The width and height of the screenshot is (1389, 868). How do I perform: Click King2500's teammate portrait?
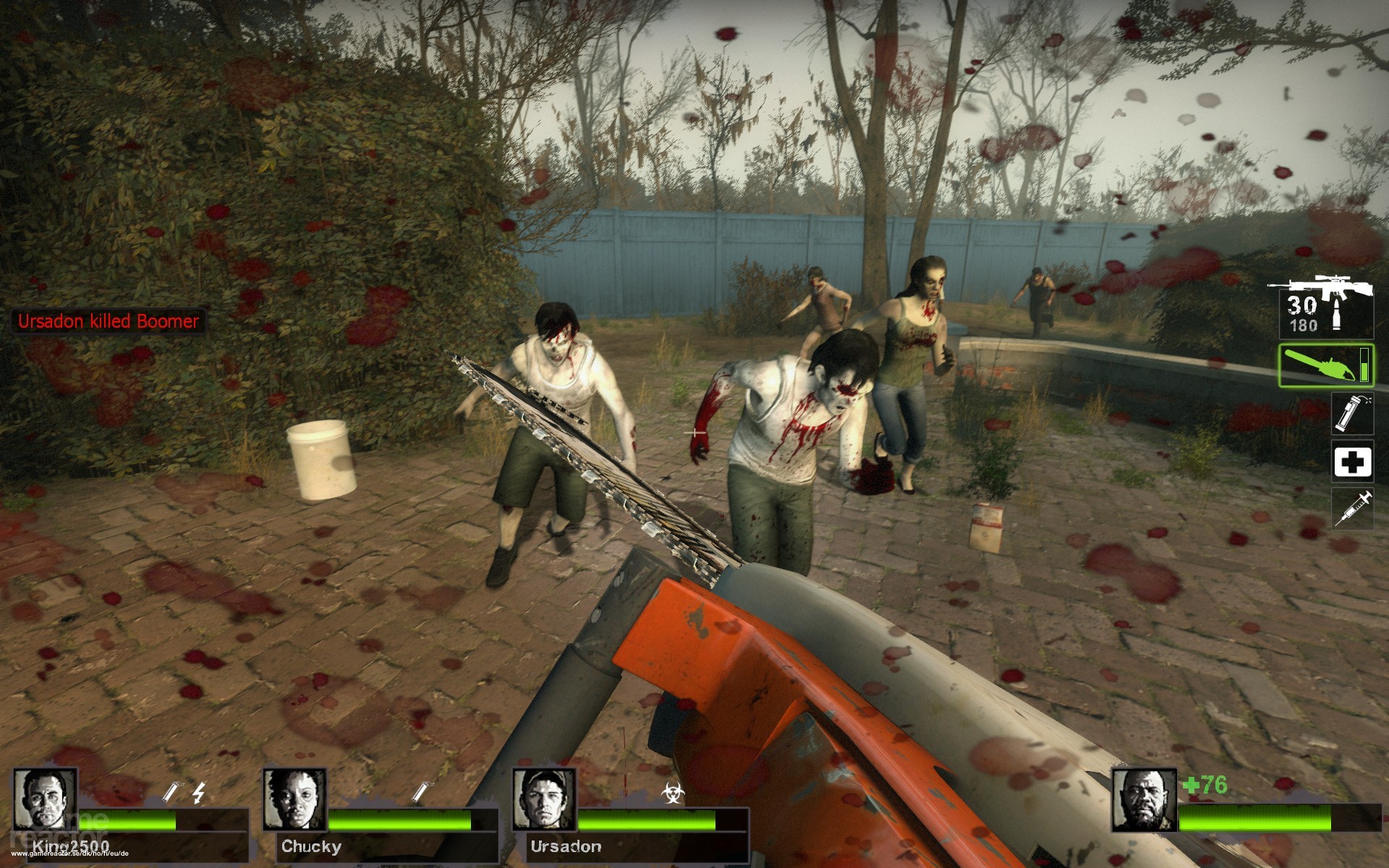(x=45, y=799)
